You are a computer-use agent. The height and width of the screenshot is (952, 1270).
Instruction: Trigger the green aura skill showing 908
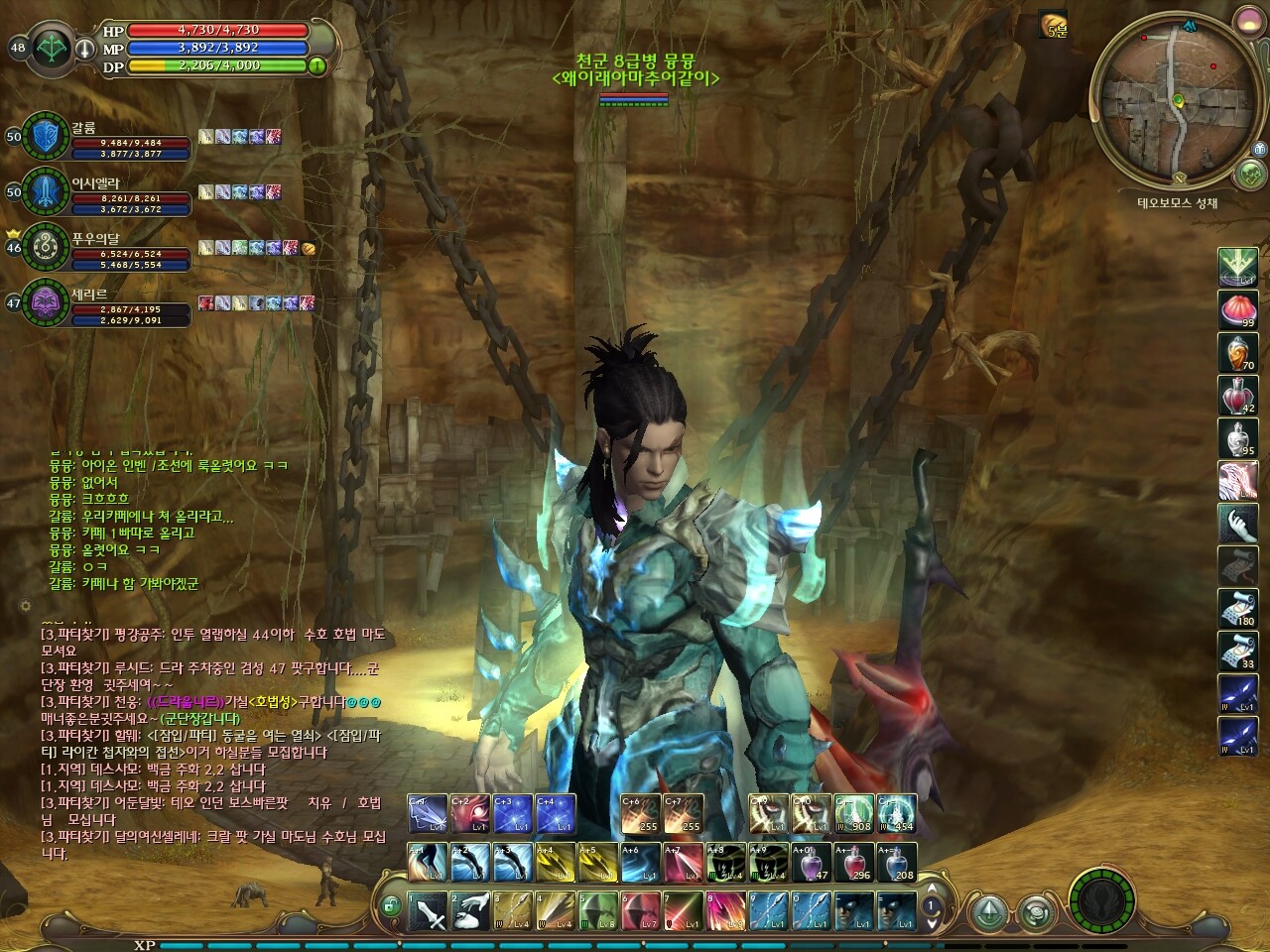click(x=853, y=814)
